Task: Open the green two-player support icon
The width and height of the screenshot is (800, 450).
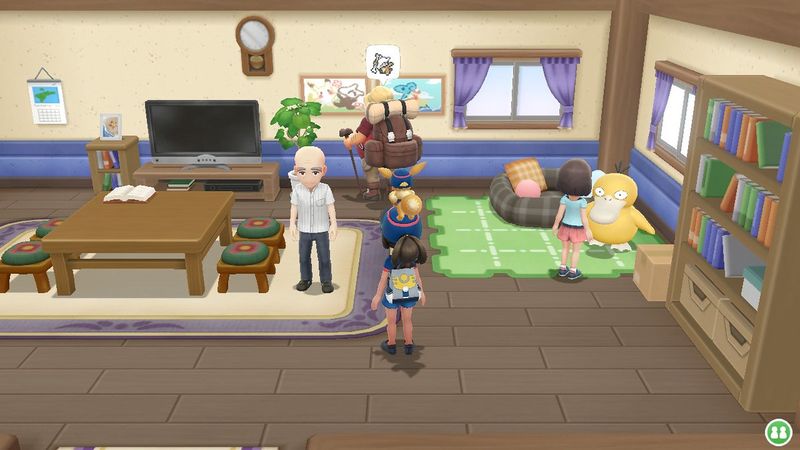Action: pyautogui.click(x=777, y=432)
